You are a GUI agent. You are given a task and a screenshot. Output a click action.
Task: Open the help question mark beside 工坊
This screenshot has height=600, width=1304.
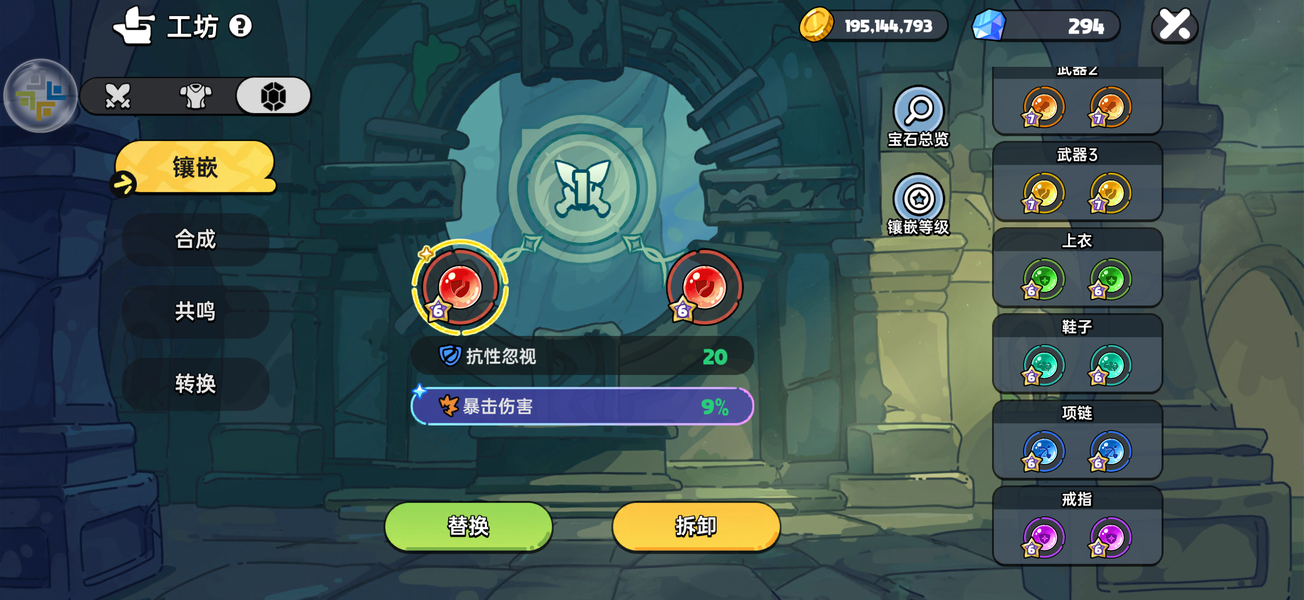(240, 26)
